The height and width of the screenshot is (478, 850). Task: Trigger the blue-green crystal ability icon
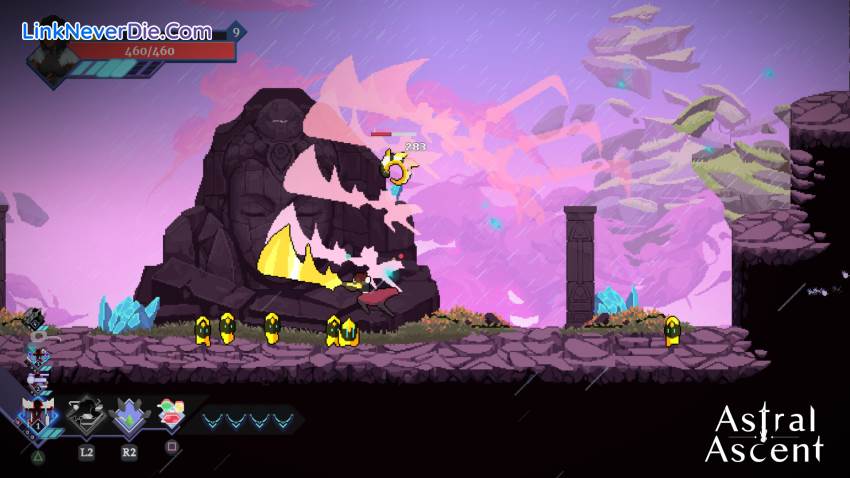129,414
